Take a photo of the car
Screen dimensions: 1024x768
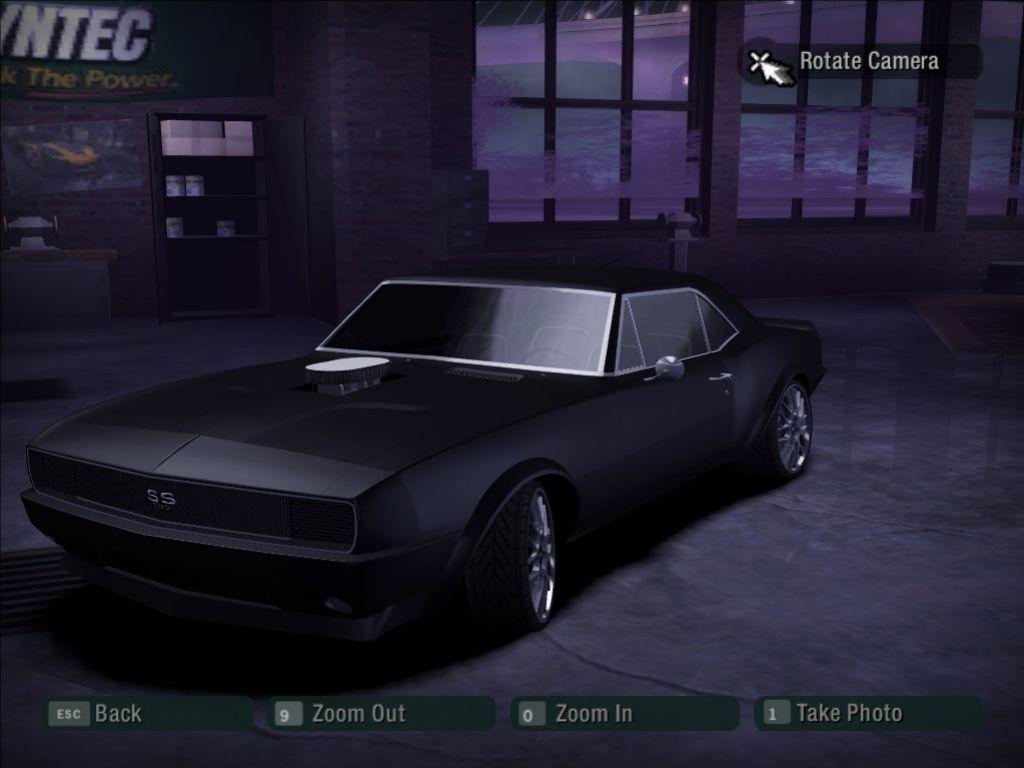[x=847, y=714]
